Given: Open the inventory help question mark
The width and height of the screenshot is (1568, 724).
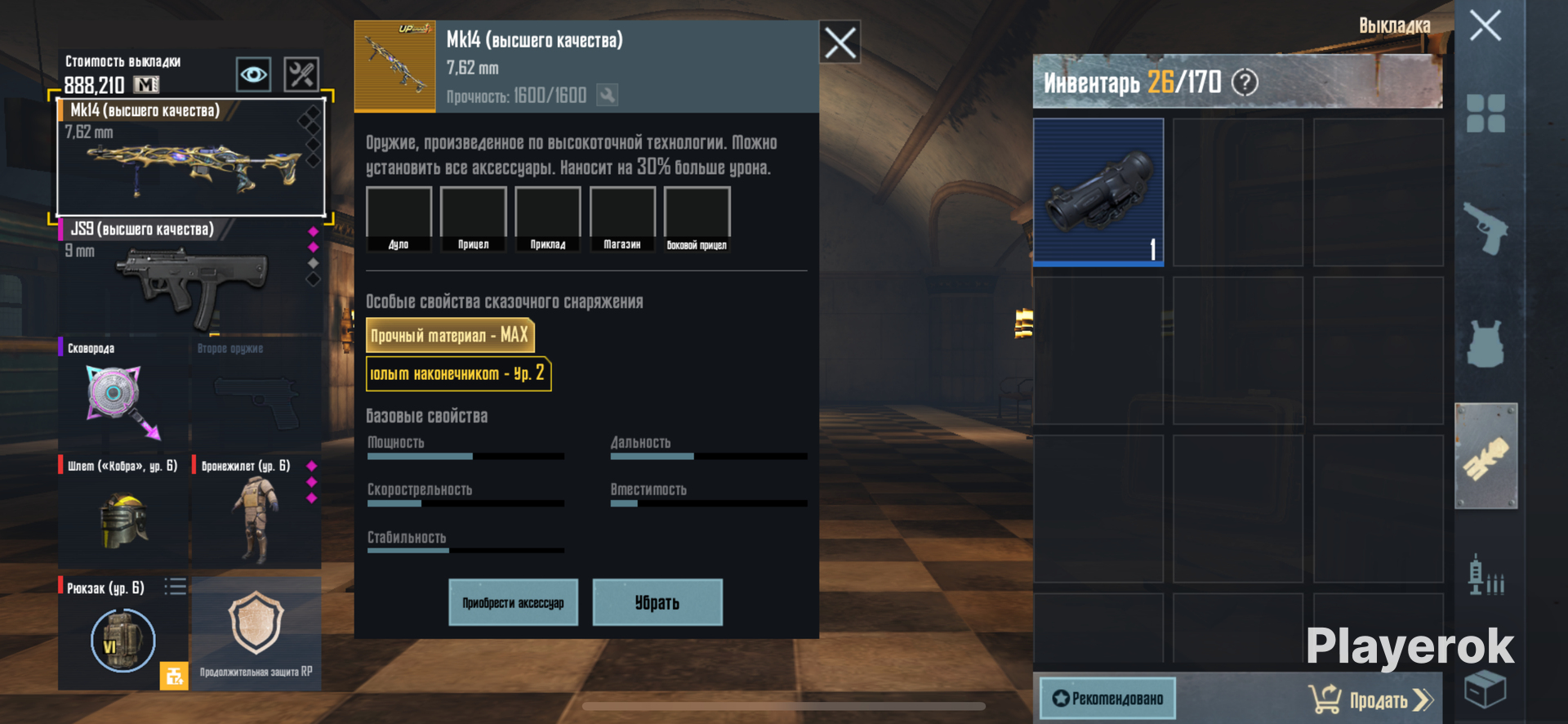Looking at the screenshot, I should (1245, 83).
